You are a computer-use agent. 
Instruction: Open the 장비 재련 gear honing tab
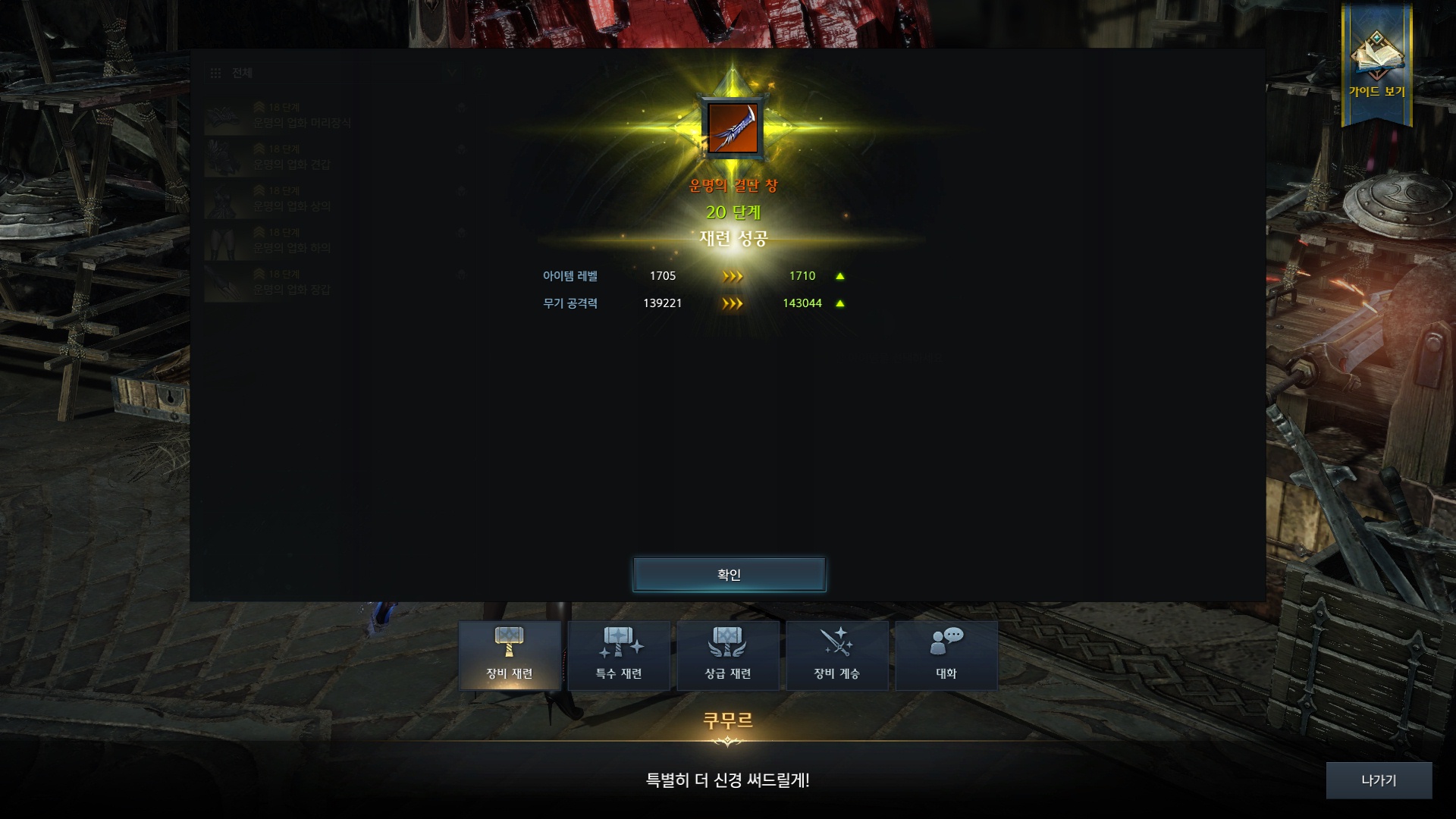510,655
